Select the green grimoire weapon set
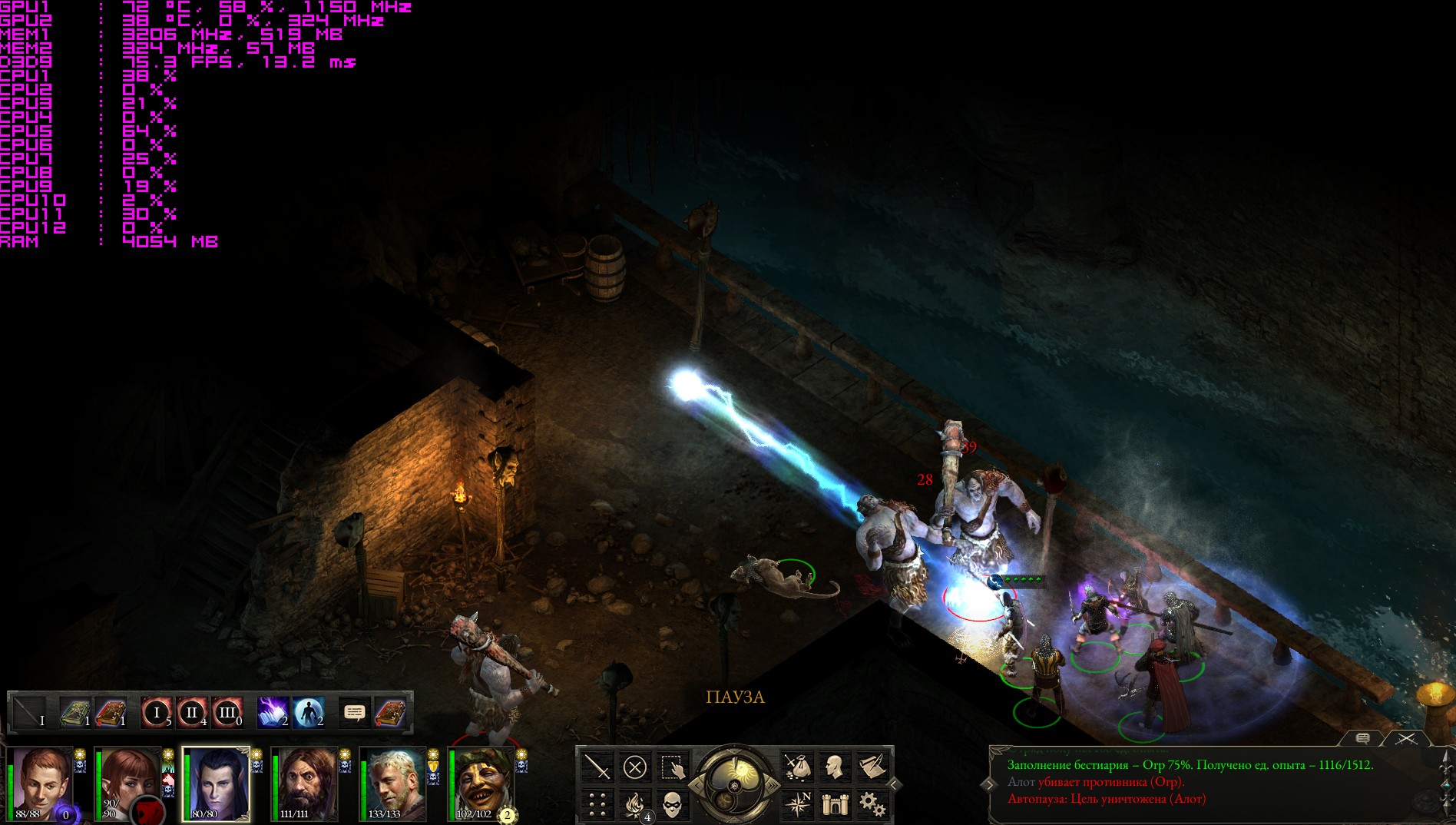 75,713
